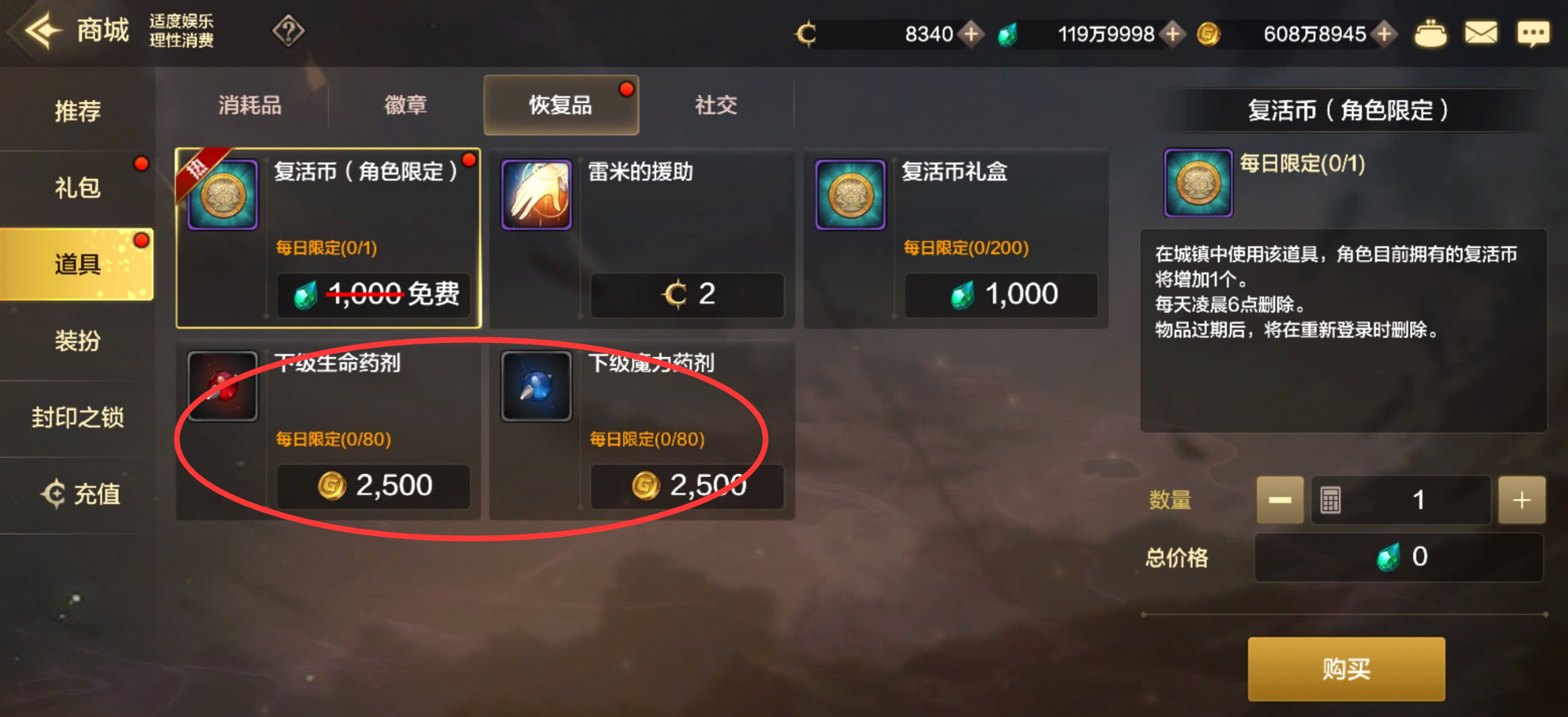Click the purse/wallet icon in top bar

pos(1430,34)
